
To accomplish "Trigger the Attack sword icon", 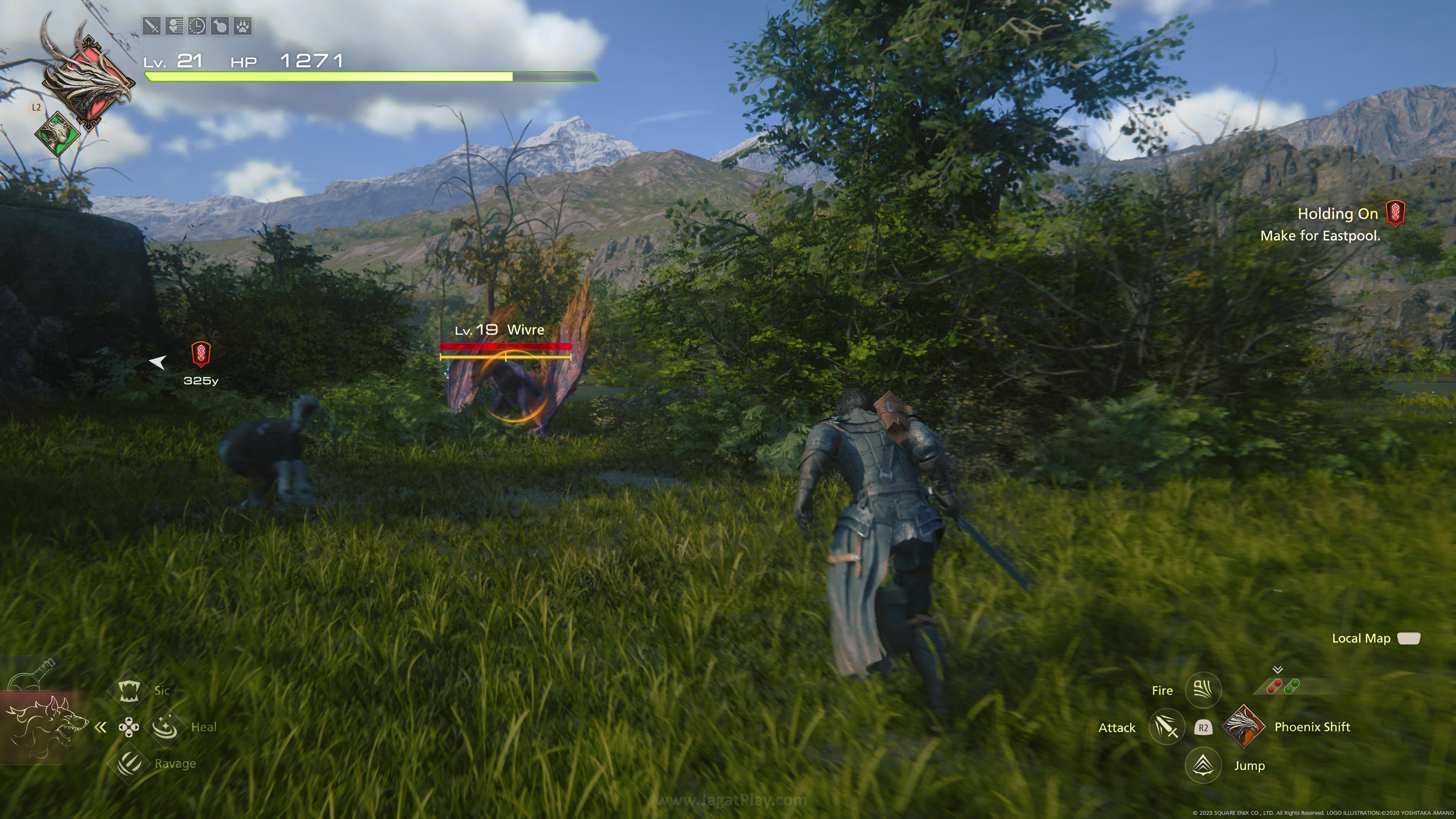I will pyautogui.click(x=1167, y=727).
